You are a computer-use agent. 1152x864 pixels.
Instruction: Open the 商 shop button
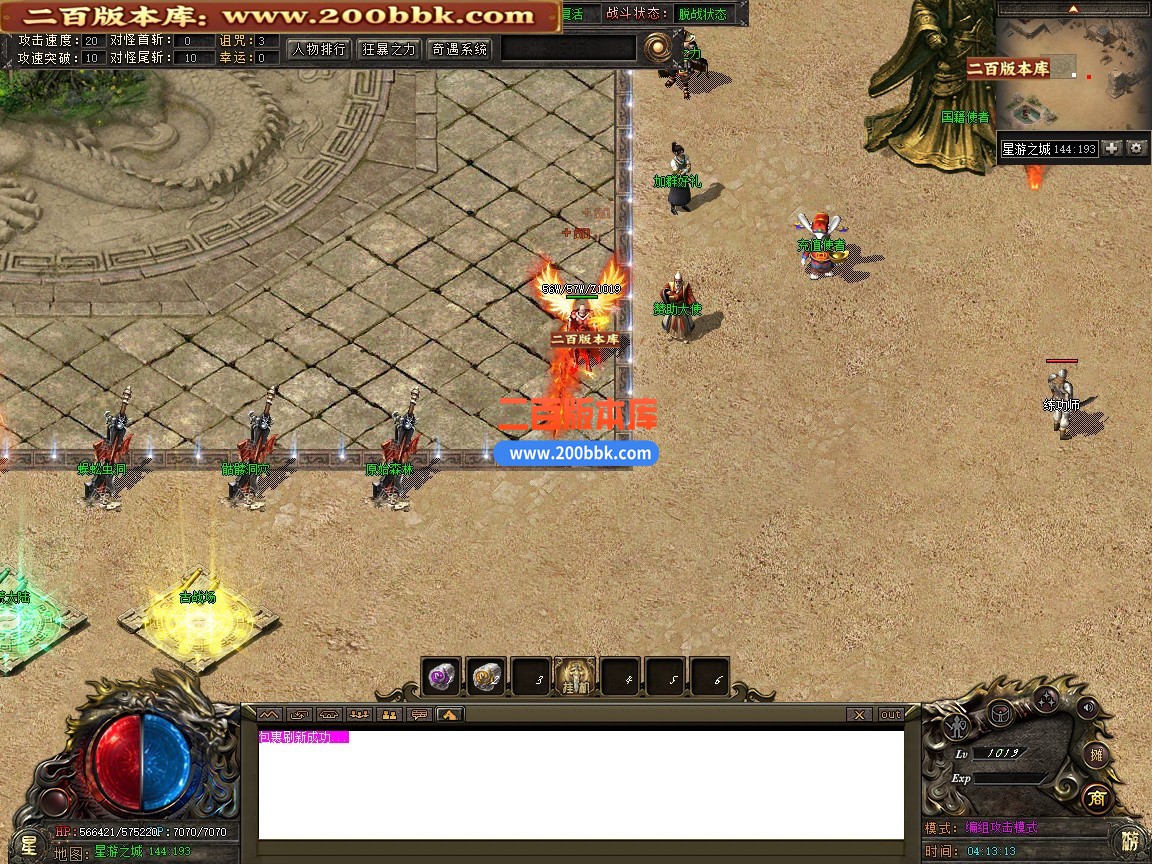point(1096,798)
